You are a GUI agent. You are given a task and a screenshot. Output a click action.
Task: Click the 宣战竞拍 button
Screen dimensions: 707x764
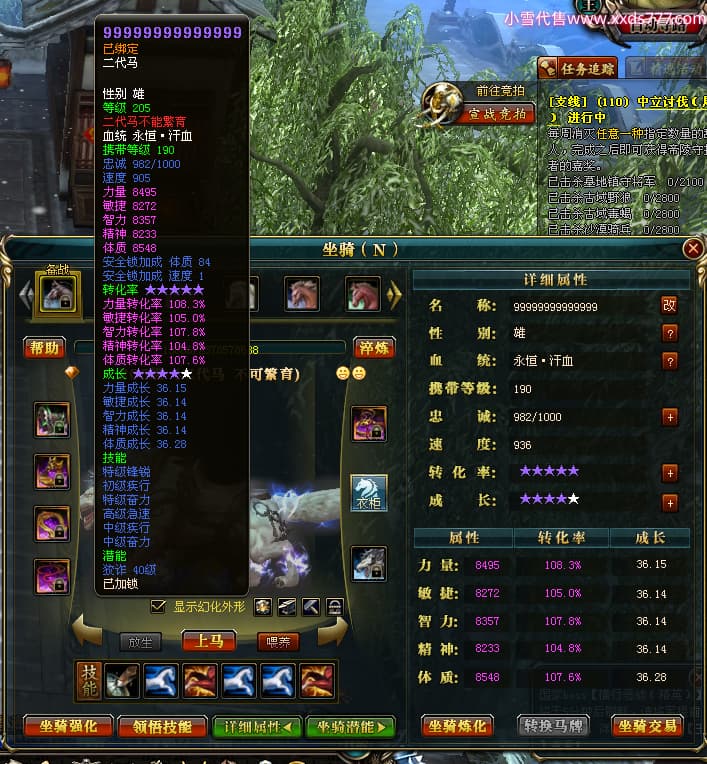coord(497,113)
